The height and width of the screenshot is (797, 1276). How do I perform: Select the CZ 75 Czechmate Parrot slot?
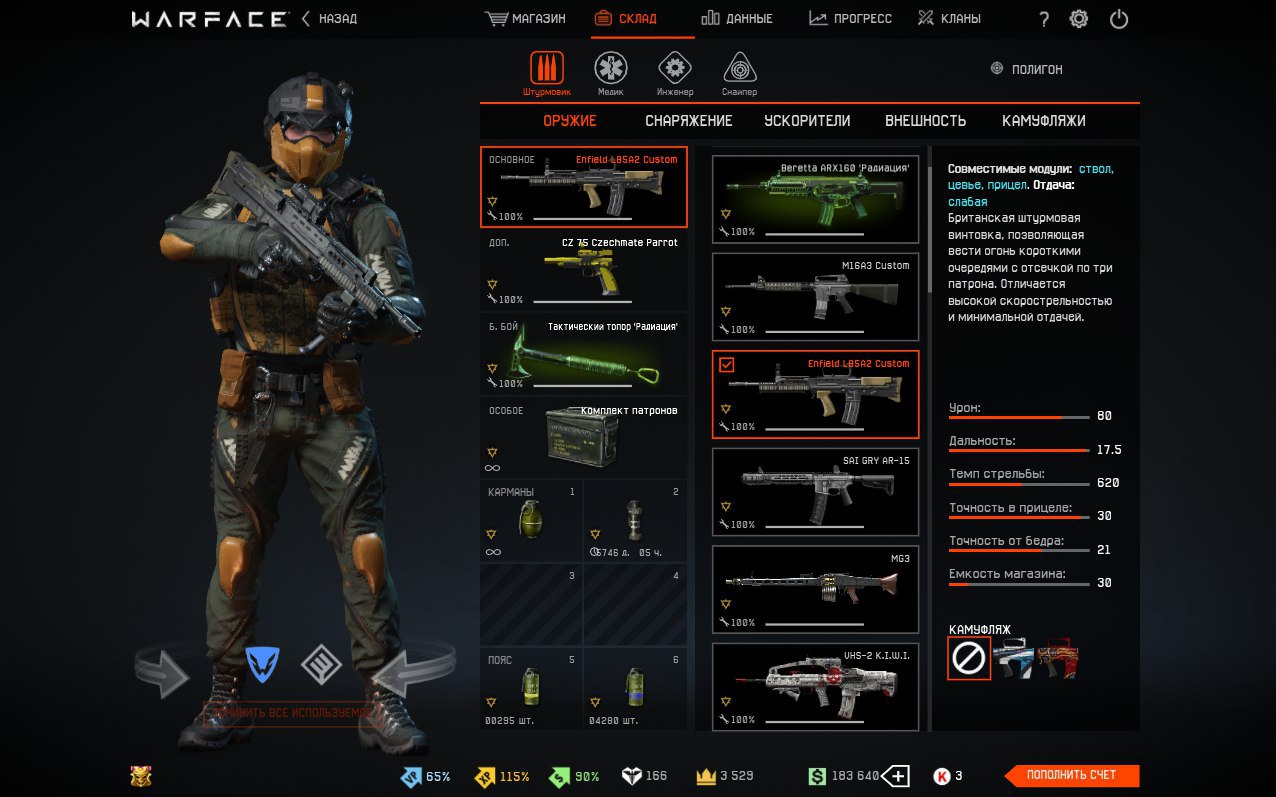583,270
